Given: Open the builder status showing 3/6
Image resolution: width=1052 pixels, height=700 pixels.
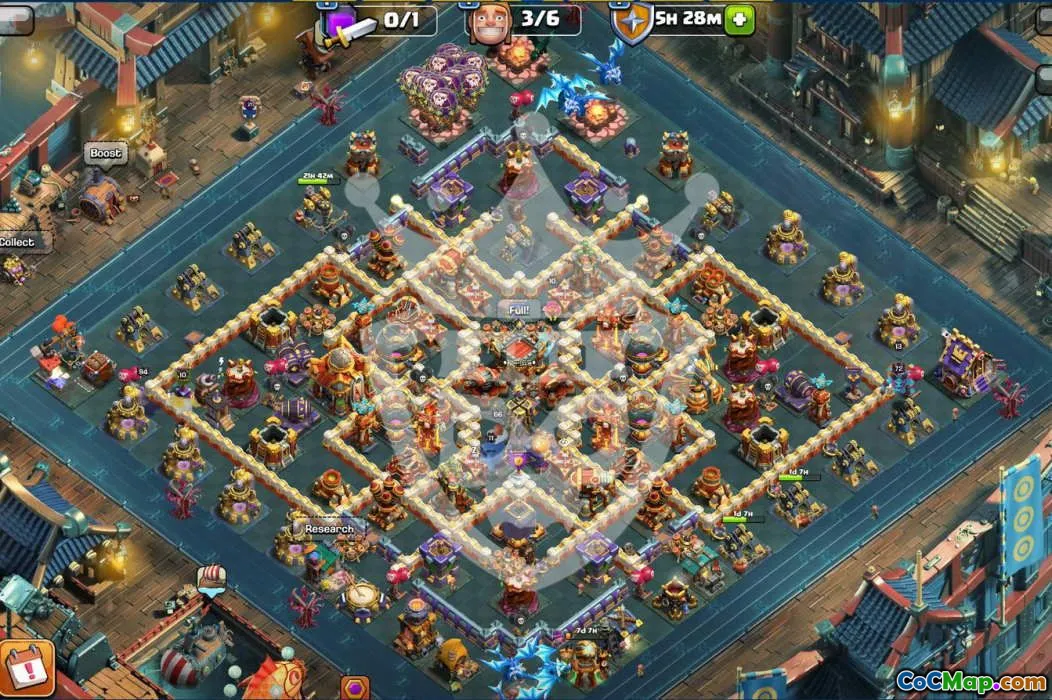Looking at the screenshot, I should coord(523,18).
